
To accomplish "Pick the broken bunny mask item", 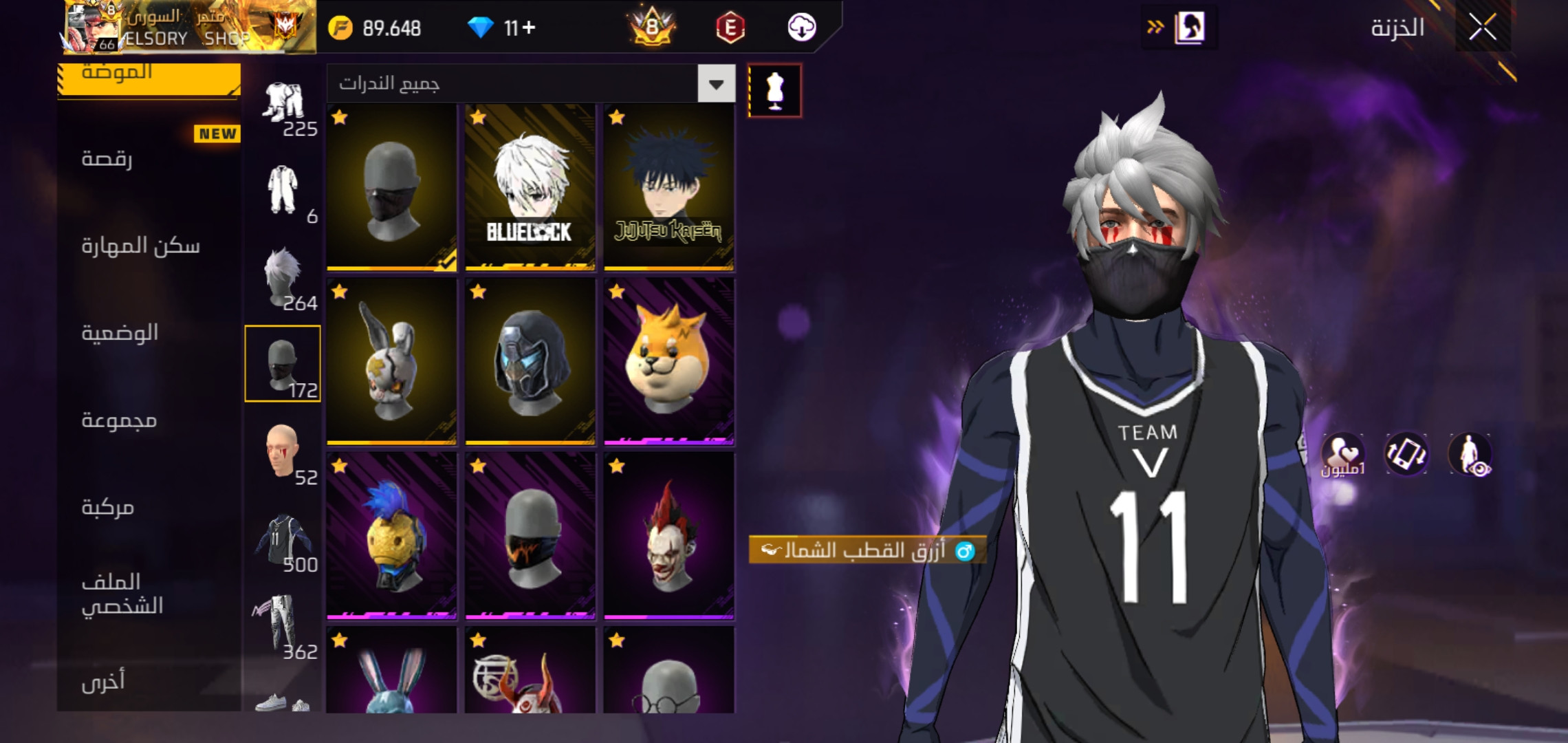I will point(391,361).
